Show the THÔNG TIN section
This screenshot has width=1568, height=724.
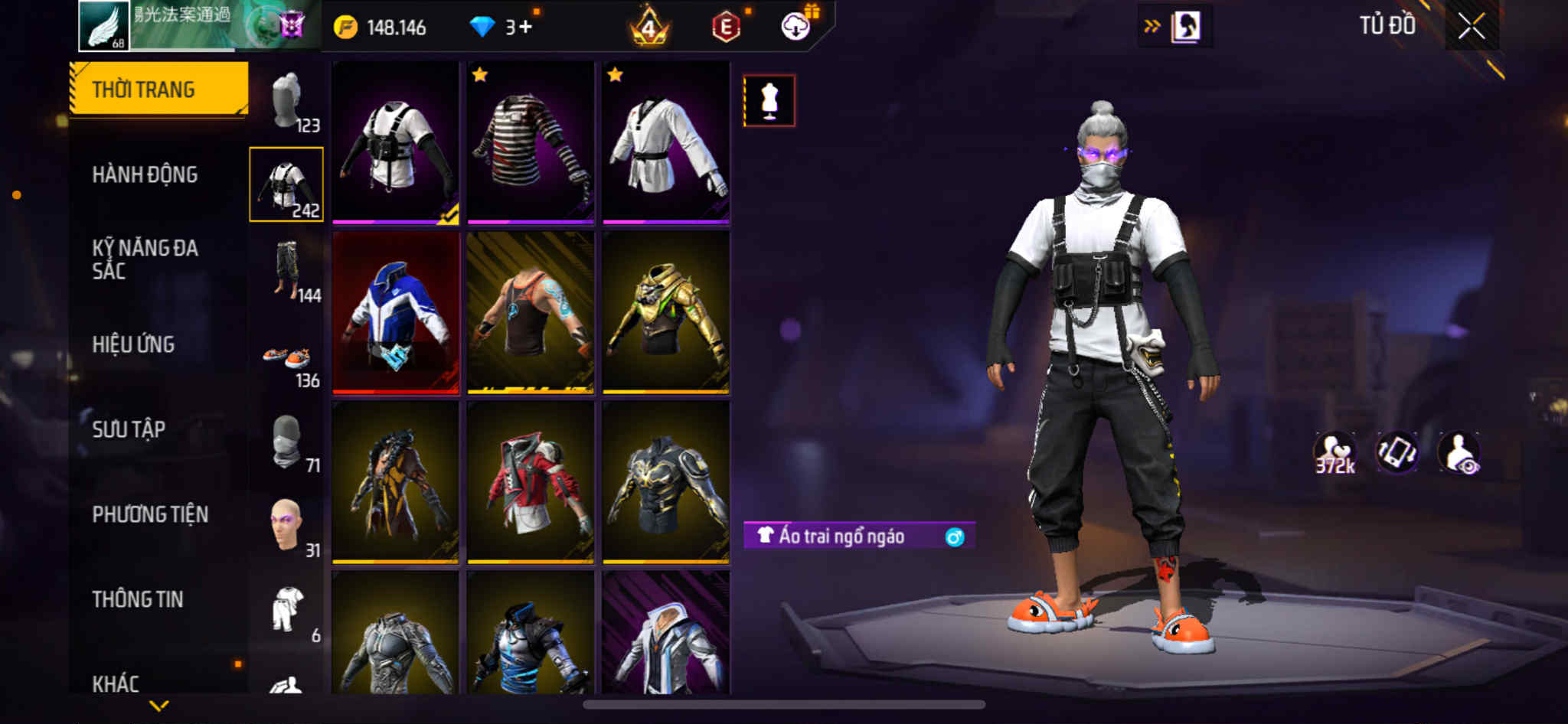[x=138, y=599]
